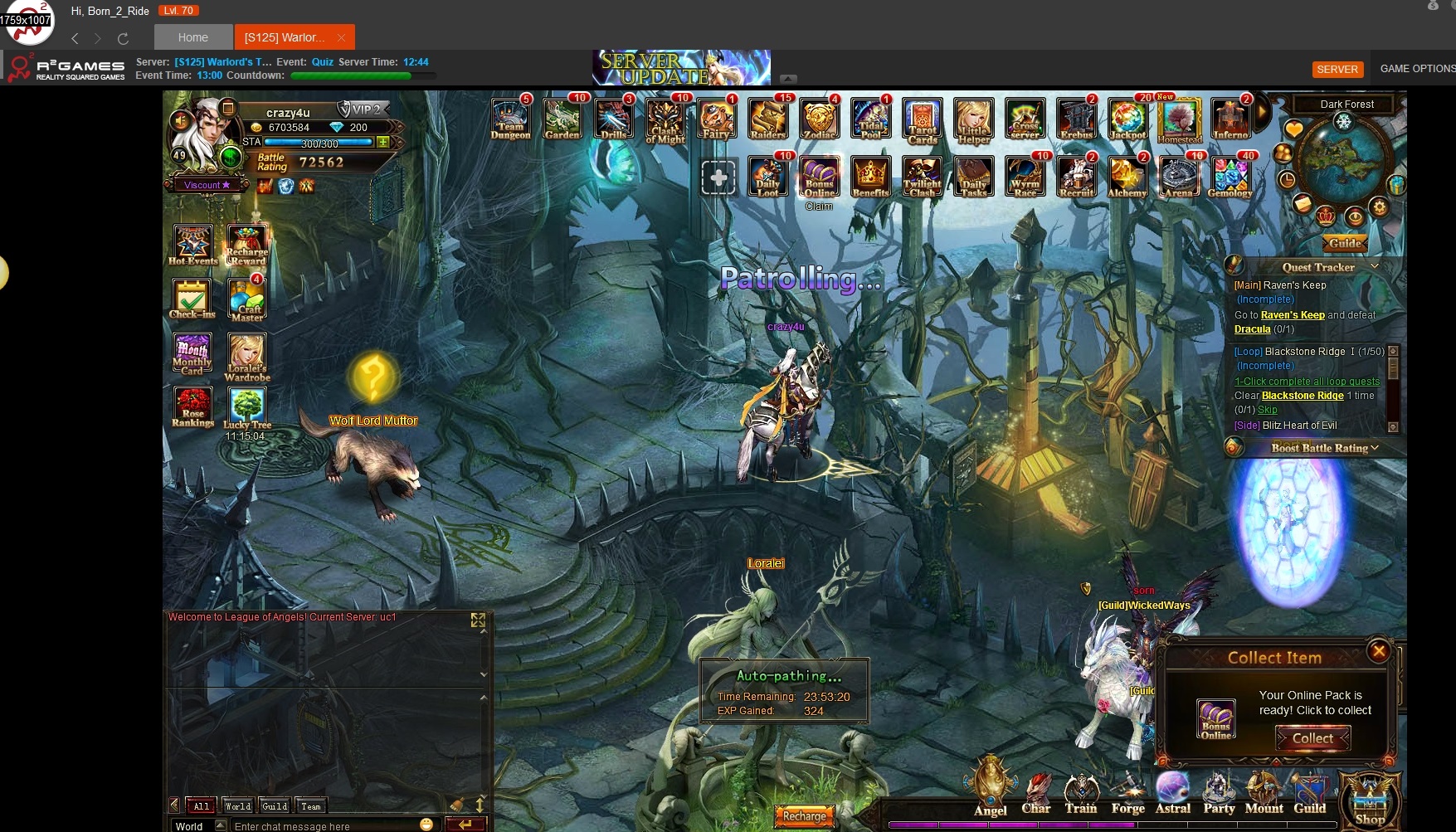Open the Forge menu
The image size is (1456, 832).
(1127, 795)
